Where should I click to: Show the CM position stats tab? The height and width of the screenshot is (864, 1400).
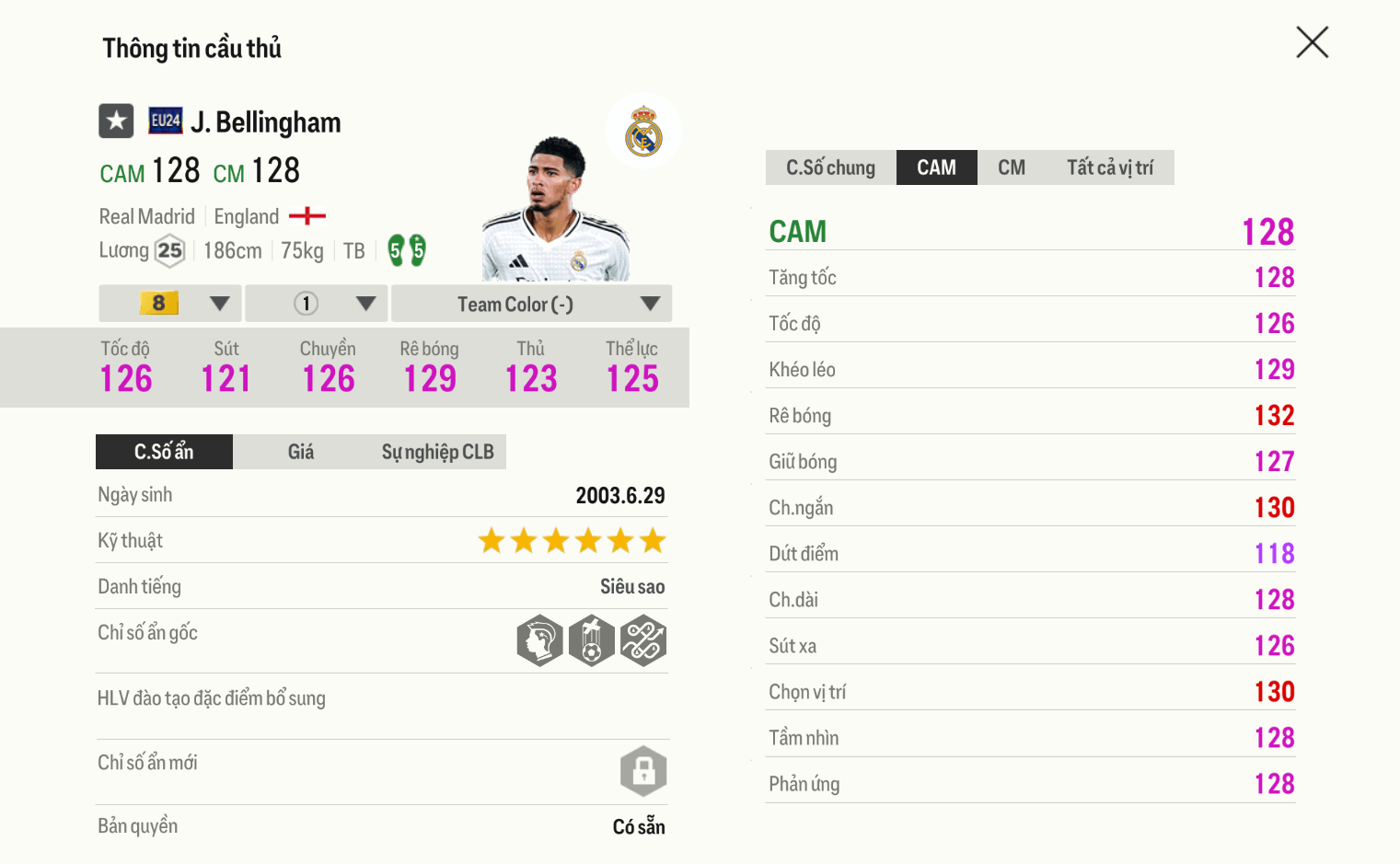(1011, 167)
